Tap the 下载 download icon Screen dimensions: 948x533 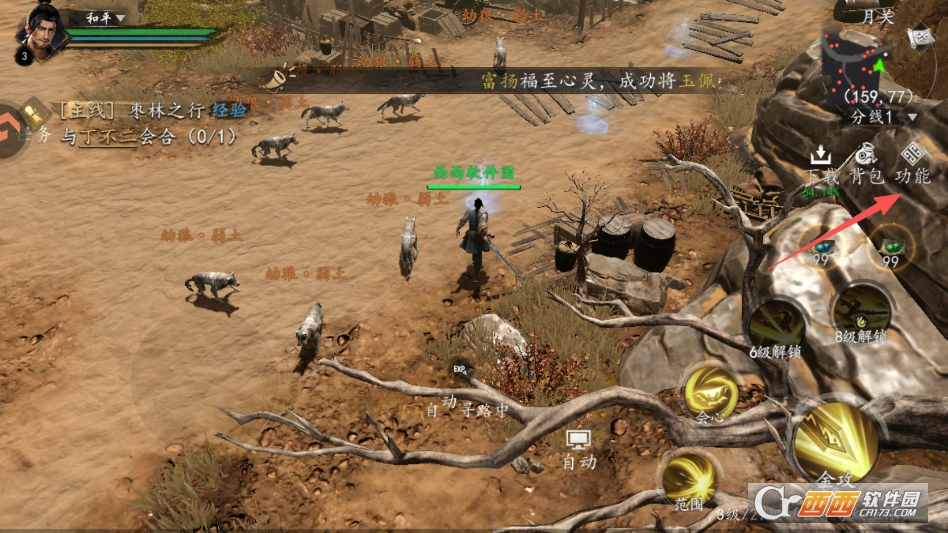point(820,165)
